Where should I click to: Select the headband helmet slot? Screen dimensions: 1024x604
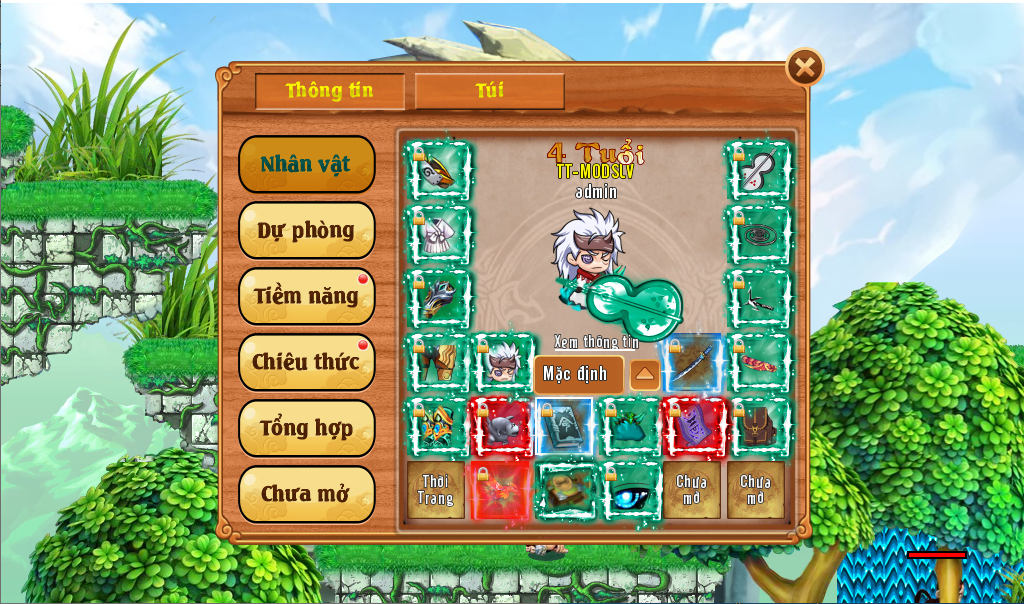coord(438,172)
